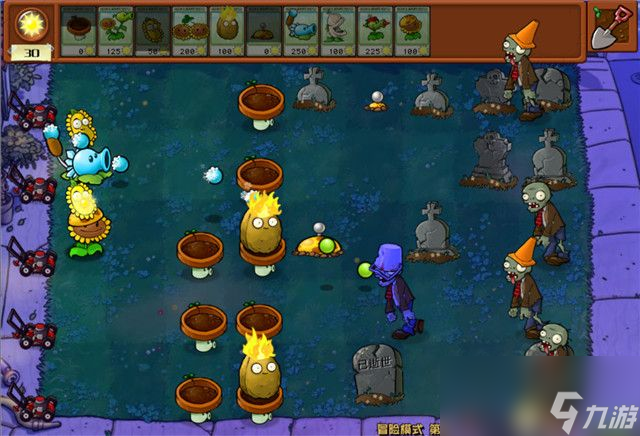Pick the white chomper-like plant card
The width and height of the screenshot is (640, 436).
click(x=337, y=30)
